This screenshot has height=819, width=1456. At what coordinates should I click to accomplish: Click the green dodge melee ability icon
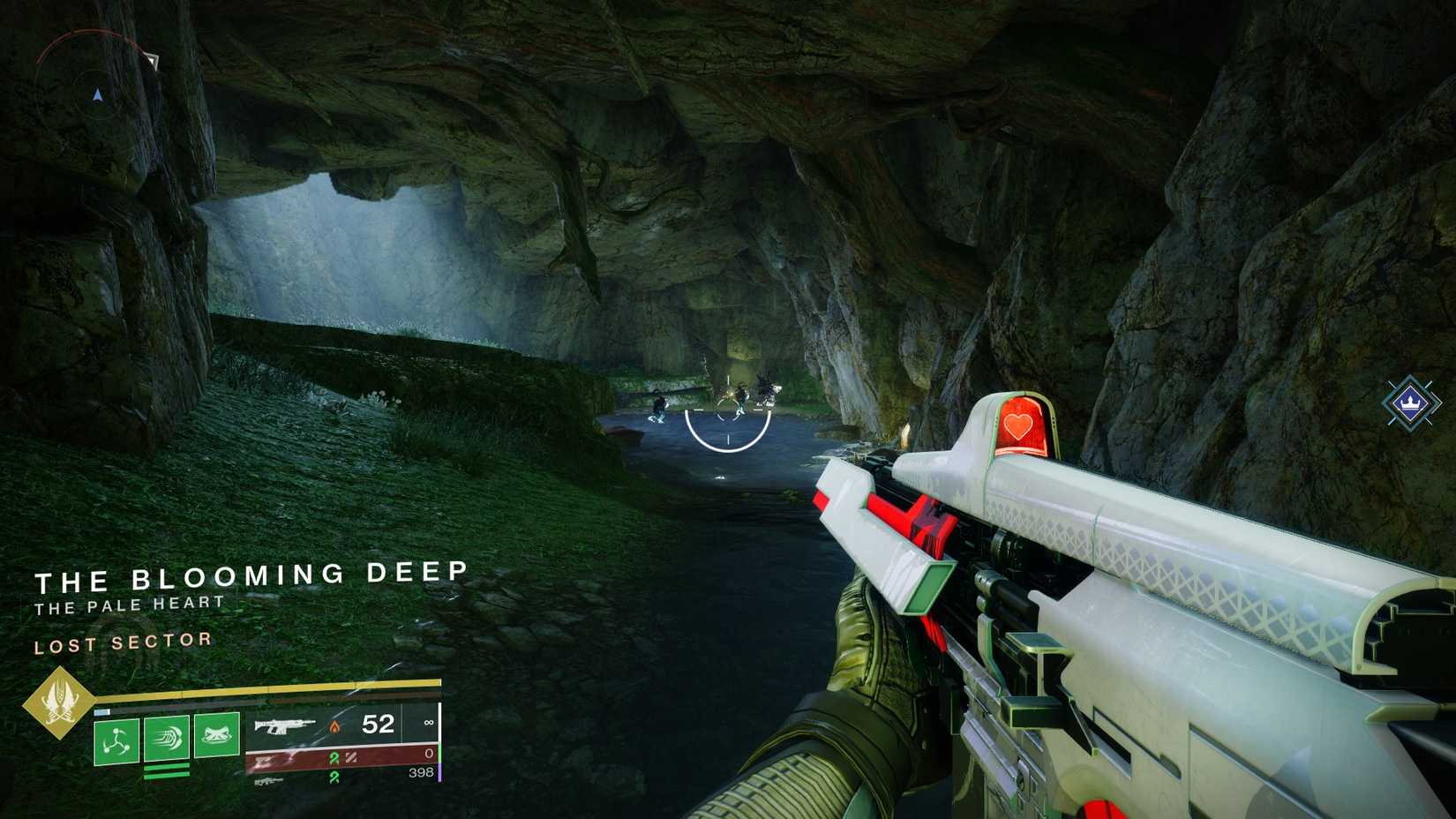167,738
